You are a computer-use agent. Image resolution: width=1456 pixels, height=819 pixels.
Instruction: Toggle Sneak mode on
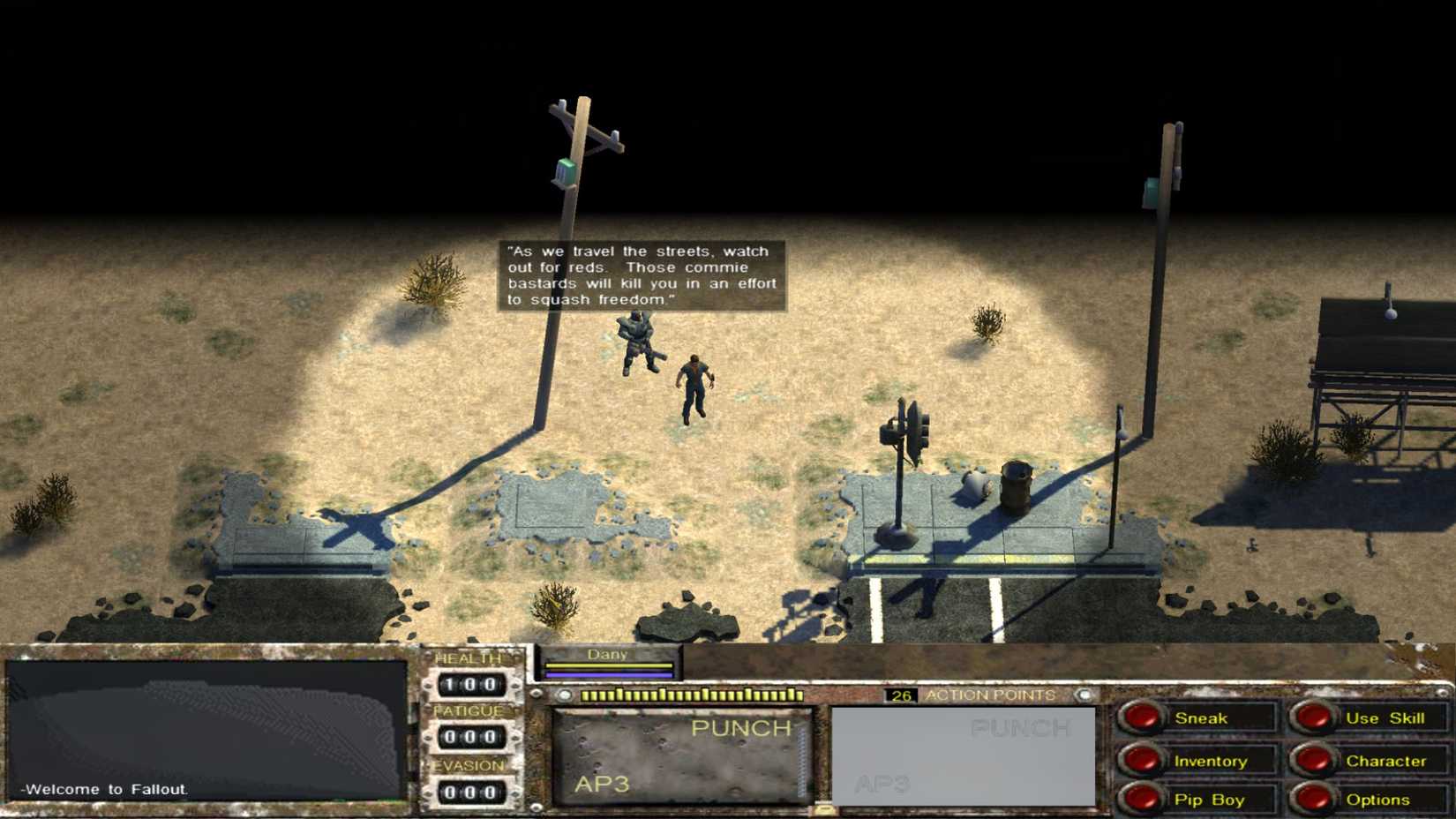[1203, 718]
